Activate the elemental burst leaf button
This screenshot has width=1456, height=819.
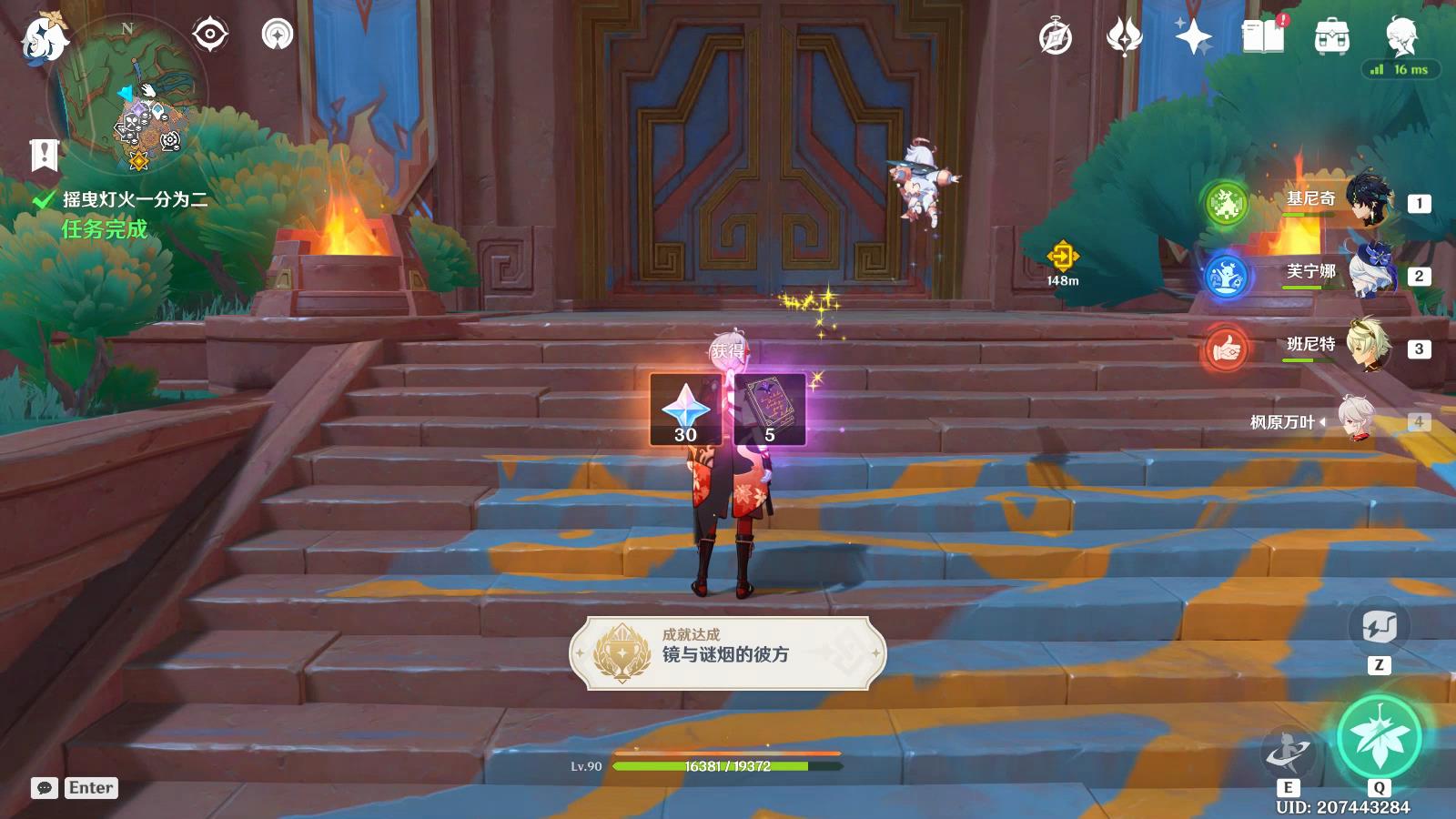1379,737
